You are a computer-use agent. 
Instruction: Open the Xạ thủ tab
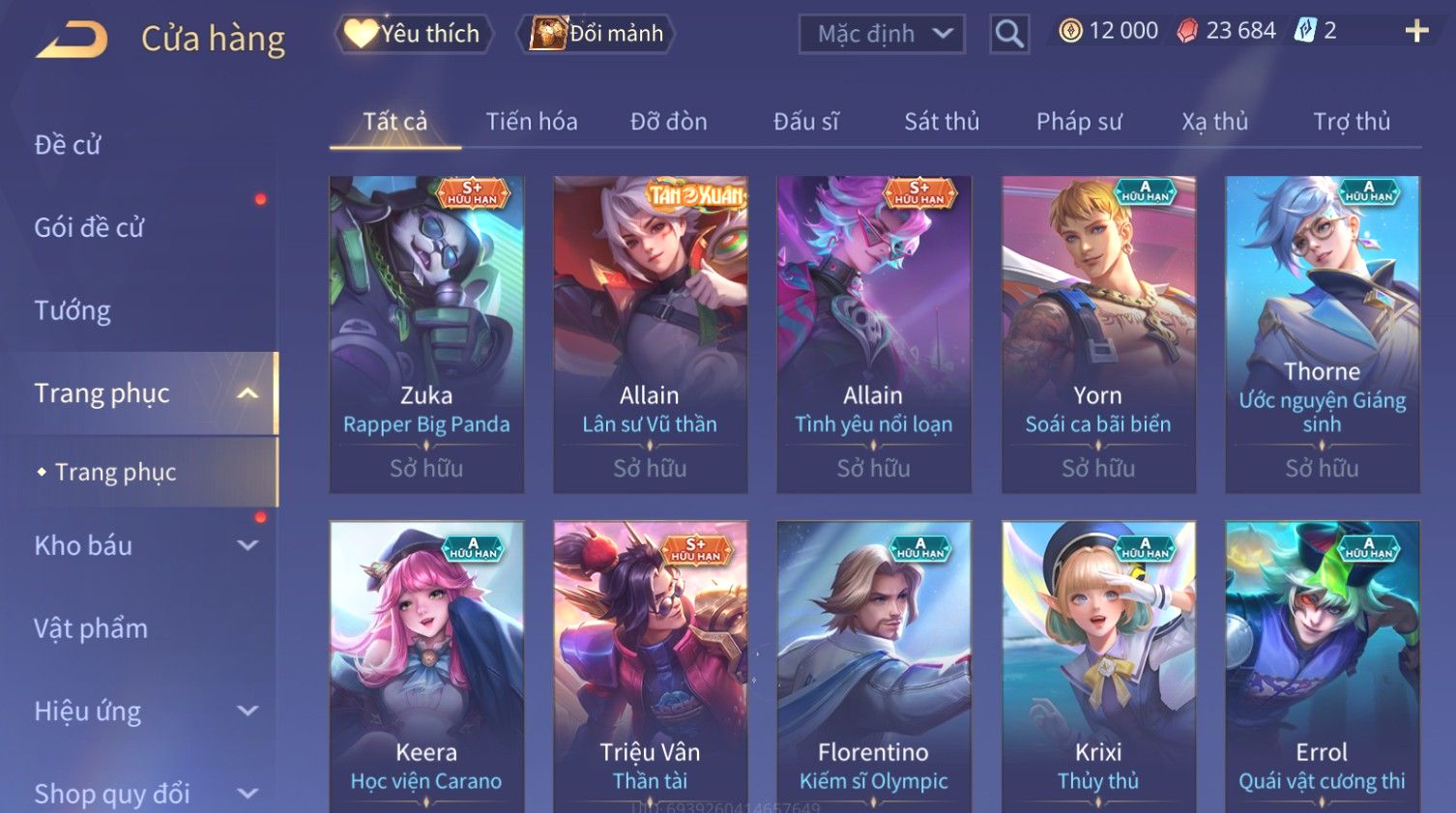[1214, 122]
